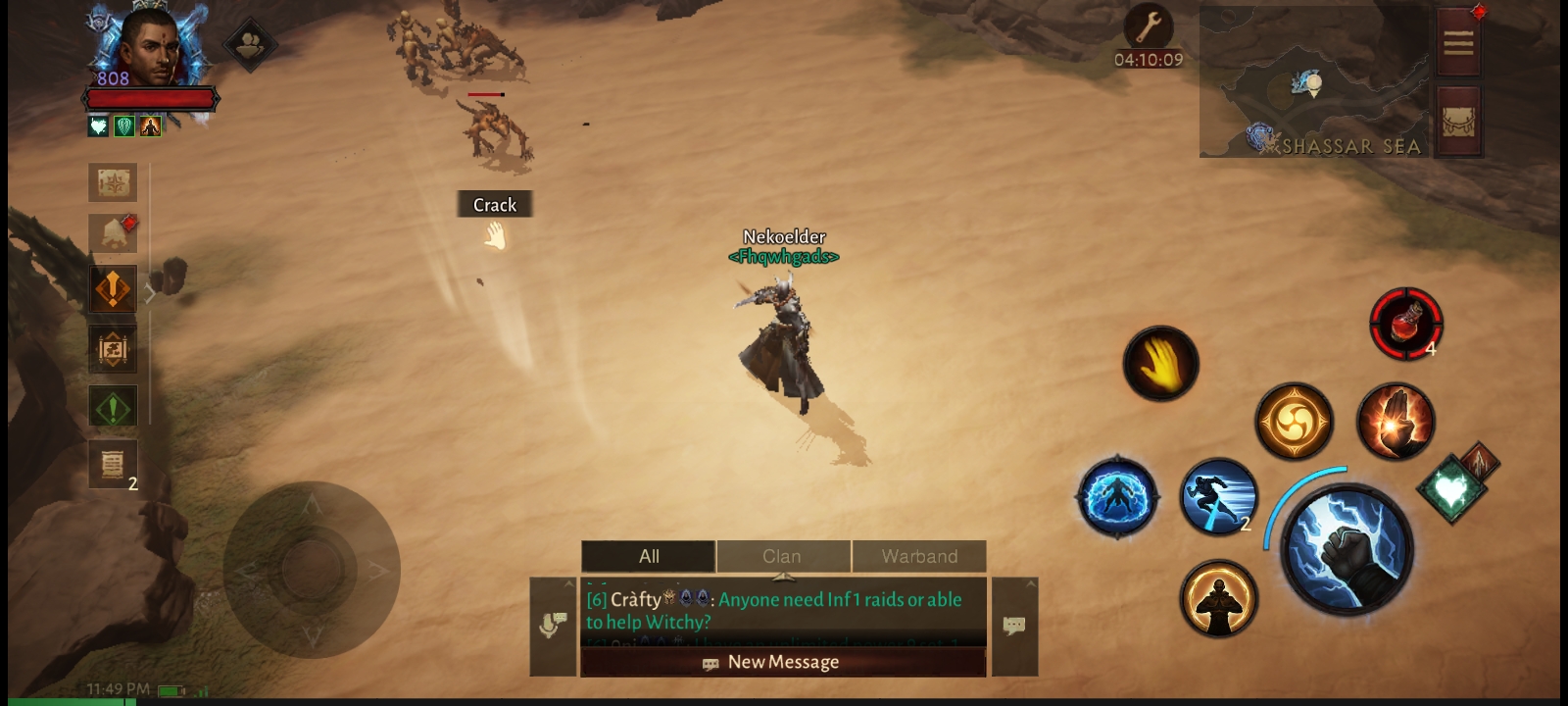Open the main hamburger menu

tap(1458, 43)
